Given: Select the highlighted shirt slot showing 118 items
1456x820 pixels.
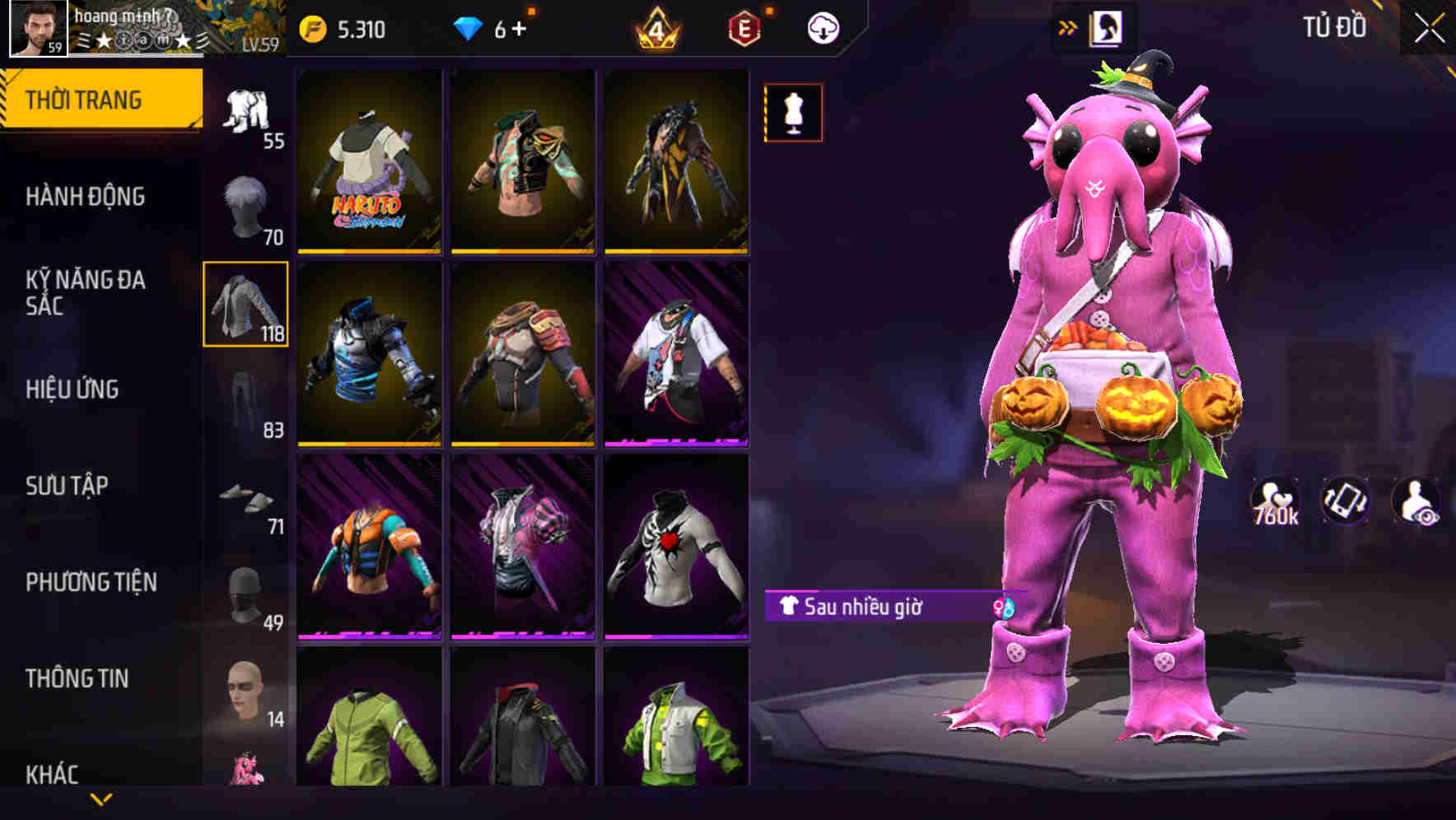Looking at the screenshot, I should (245, 306).
